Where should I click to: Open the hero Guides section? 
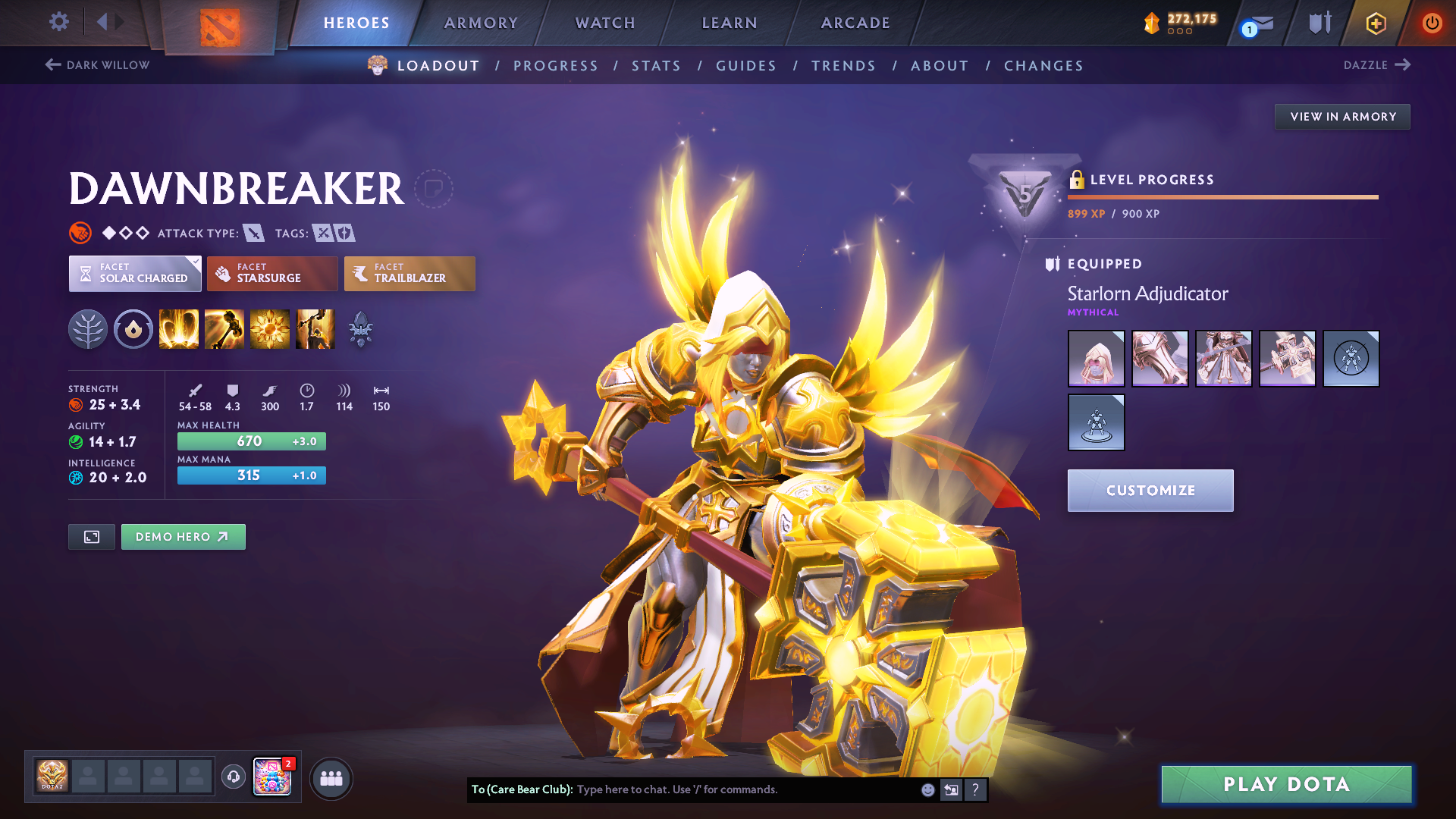(x=746, y=66)
